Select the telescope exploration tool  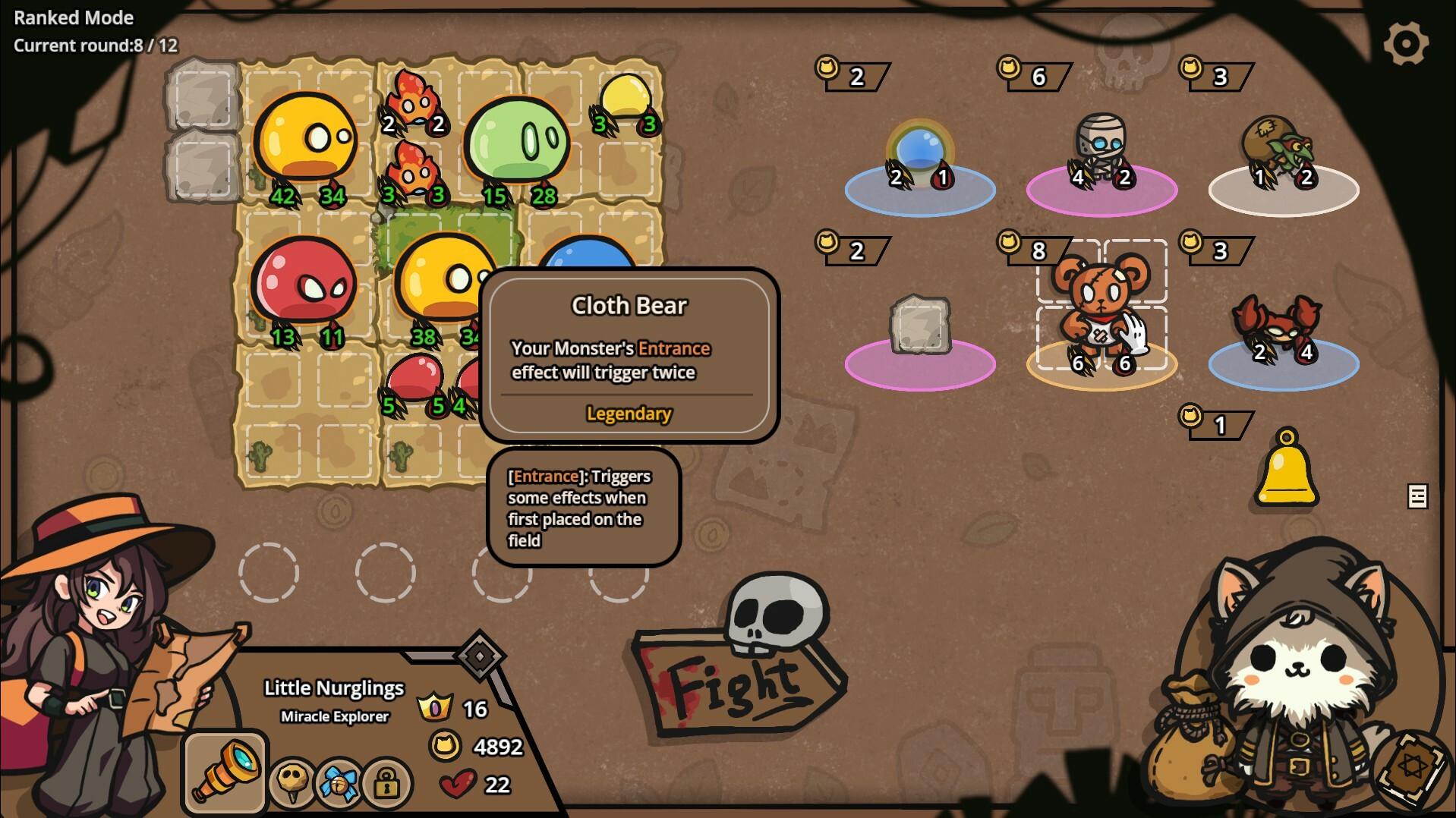click(224, 769)
